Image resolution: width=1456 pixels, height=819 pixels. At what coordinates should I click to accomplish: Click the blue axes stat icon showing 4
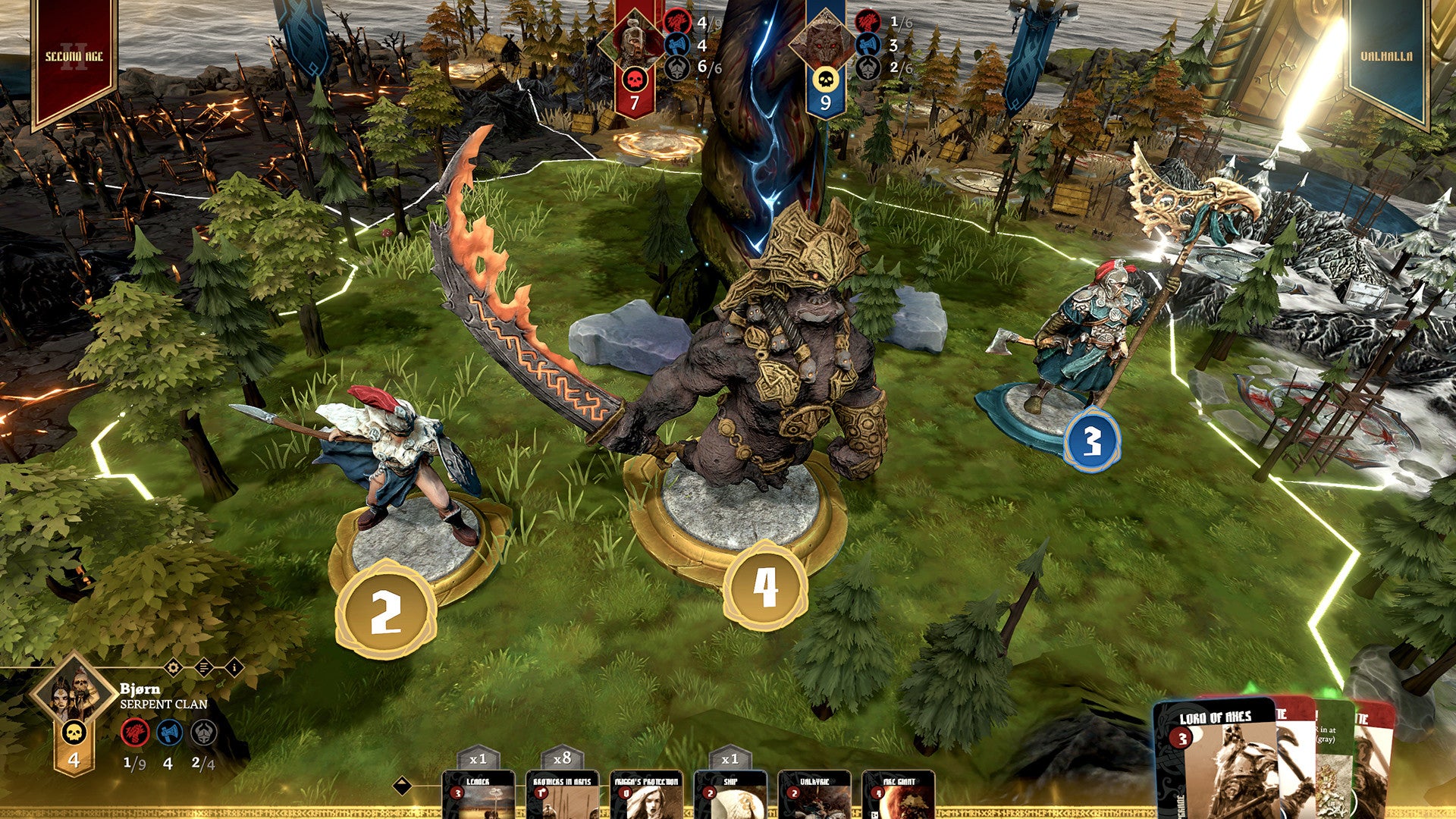click(169, 733)
